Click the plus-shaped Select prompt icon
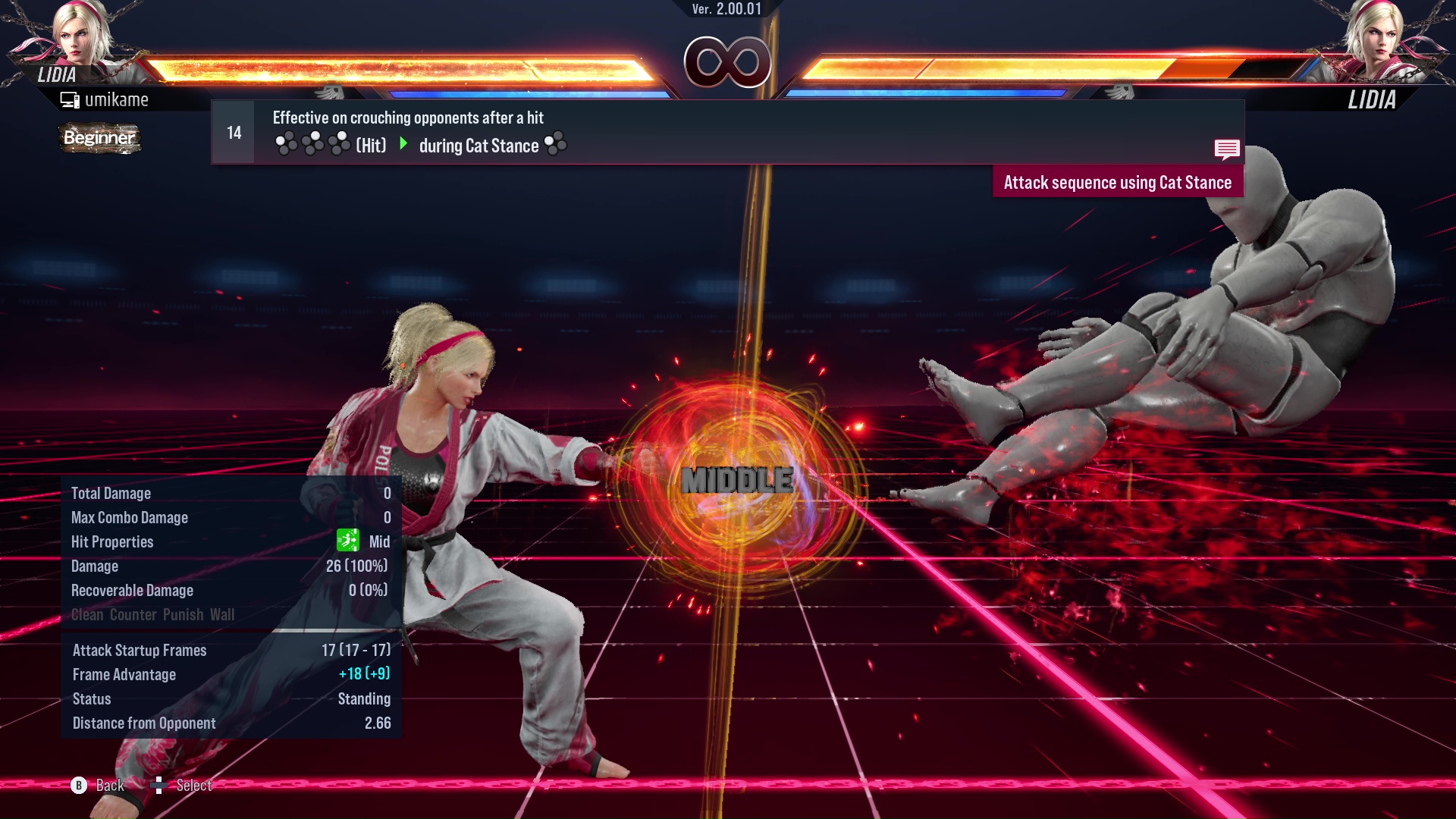Image resolution: width=1456 pixels, height=819 pixels. [159, 786]
